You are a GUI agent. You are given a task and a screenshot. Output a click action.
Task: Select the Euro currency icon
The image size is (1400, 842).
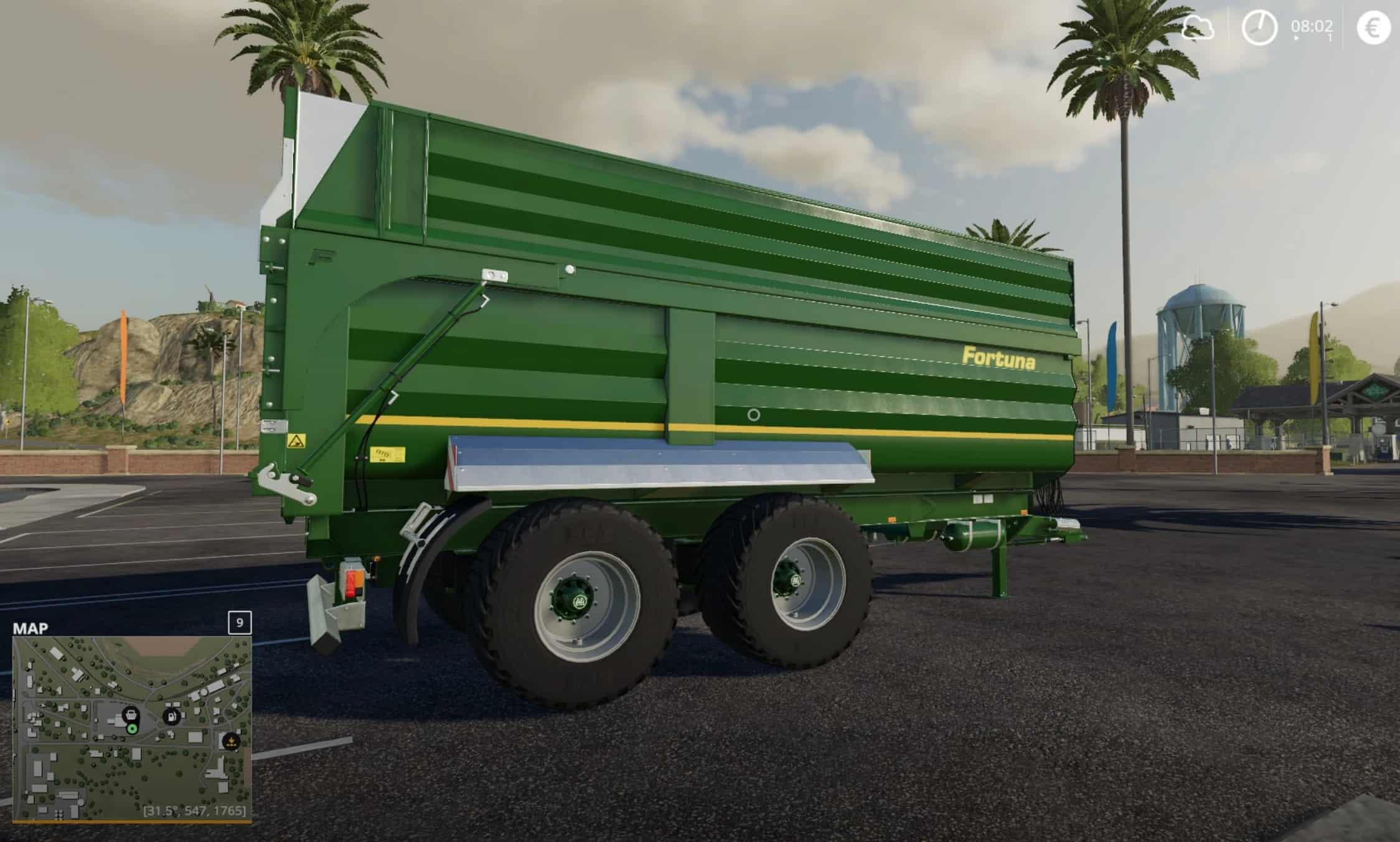point(1376,28)
